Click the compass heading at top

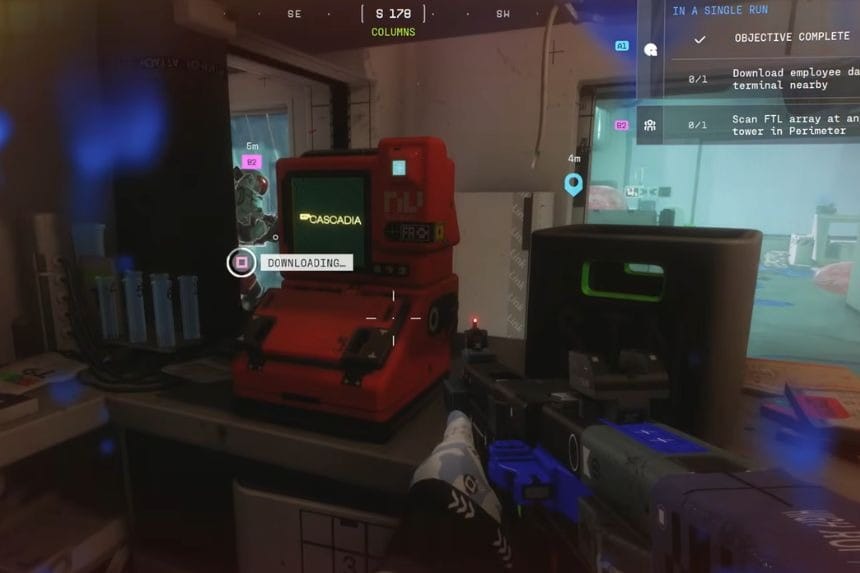[x=393, y=14]
